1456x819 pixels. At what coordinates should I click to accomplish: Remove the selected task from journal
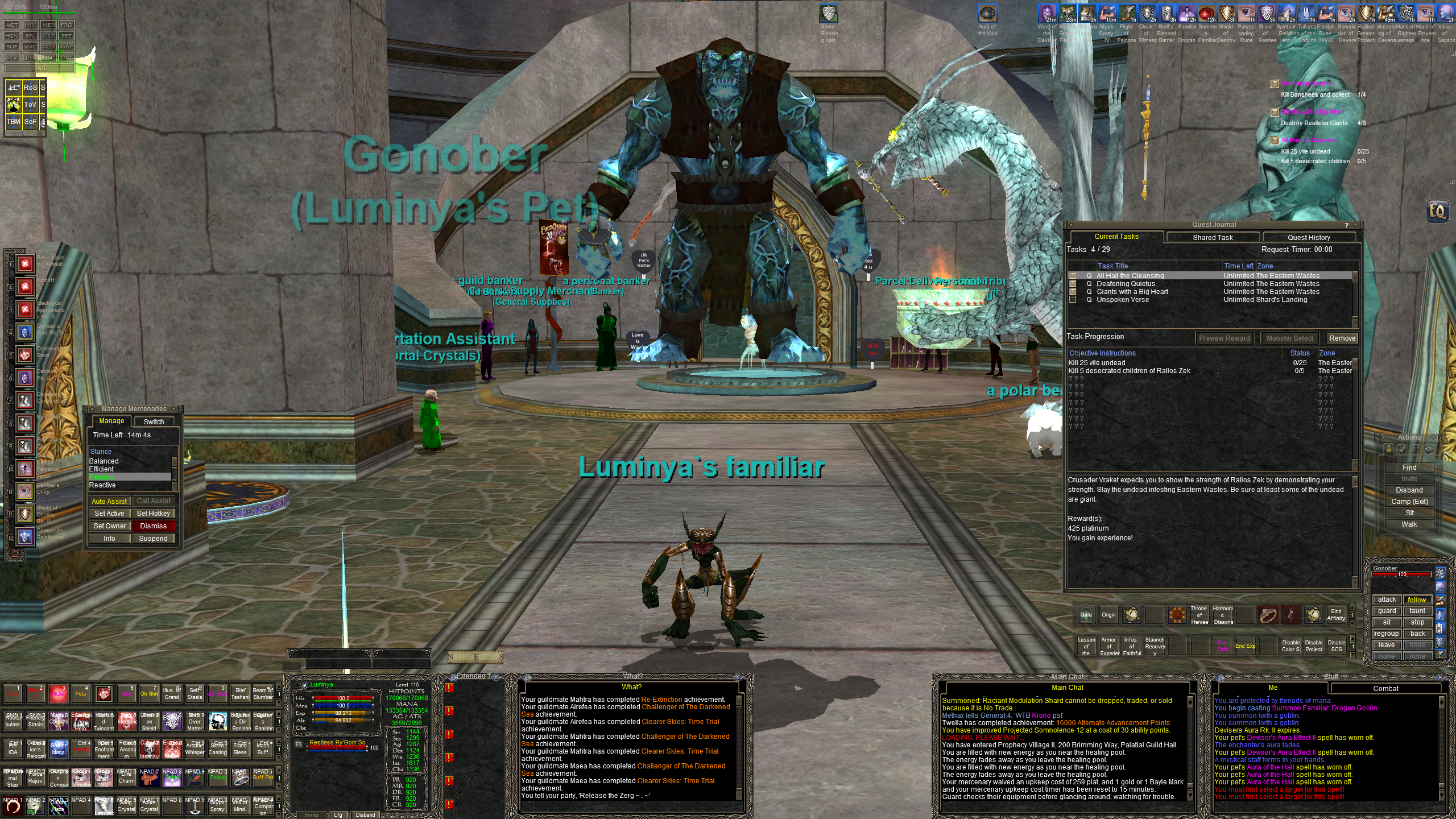(1342, 338)
